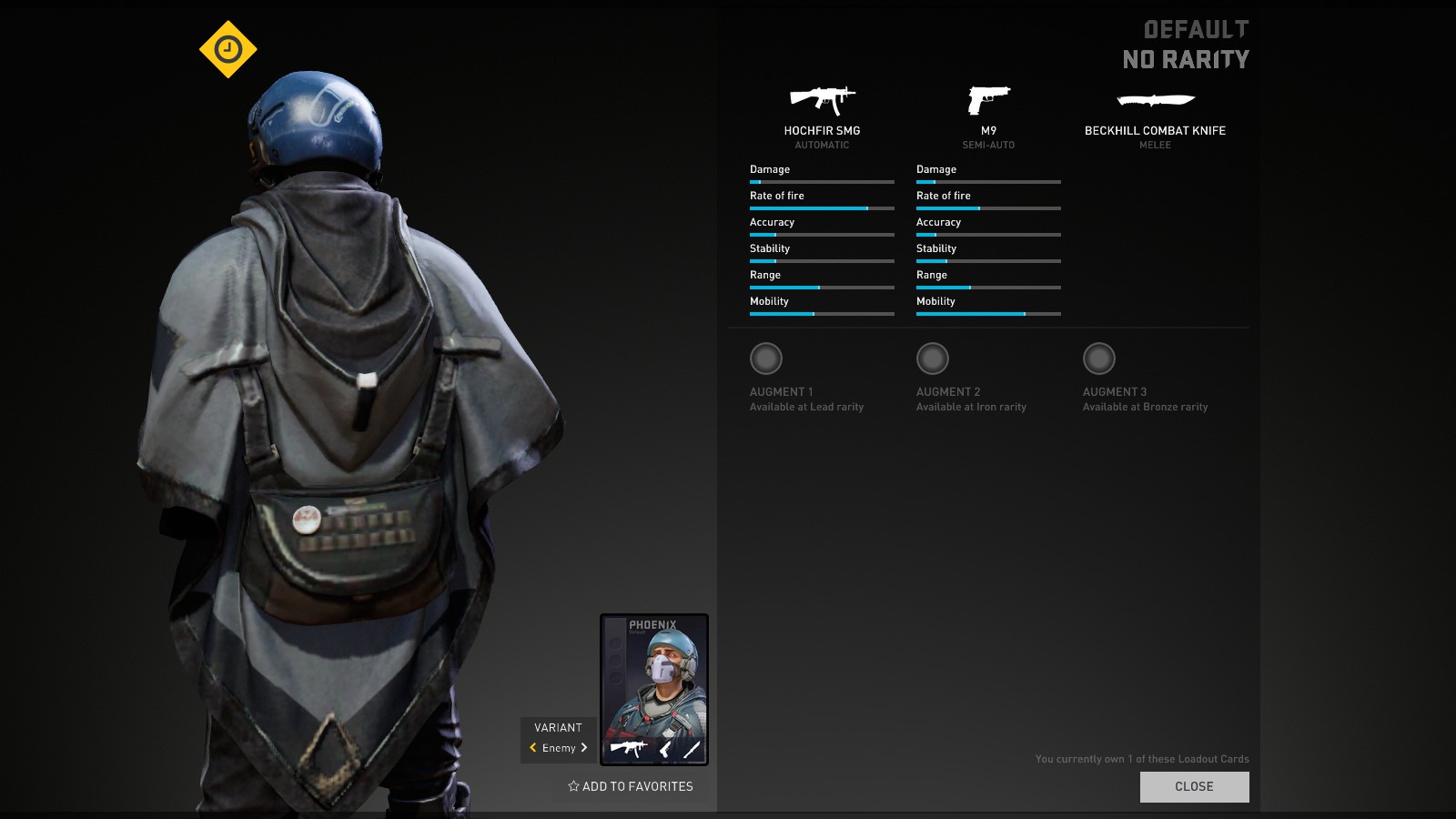Image resolution: width=1456 pixels, height=819 pixels.
Task: Click the Augment 3 slot
Action: click(1099, 359)
